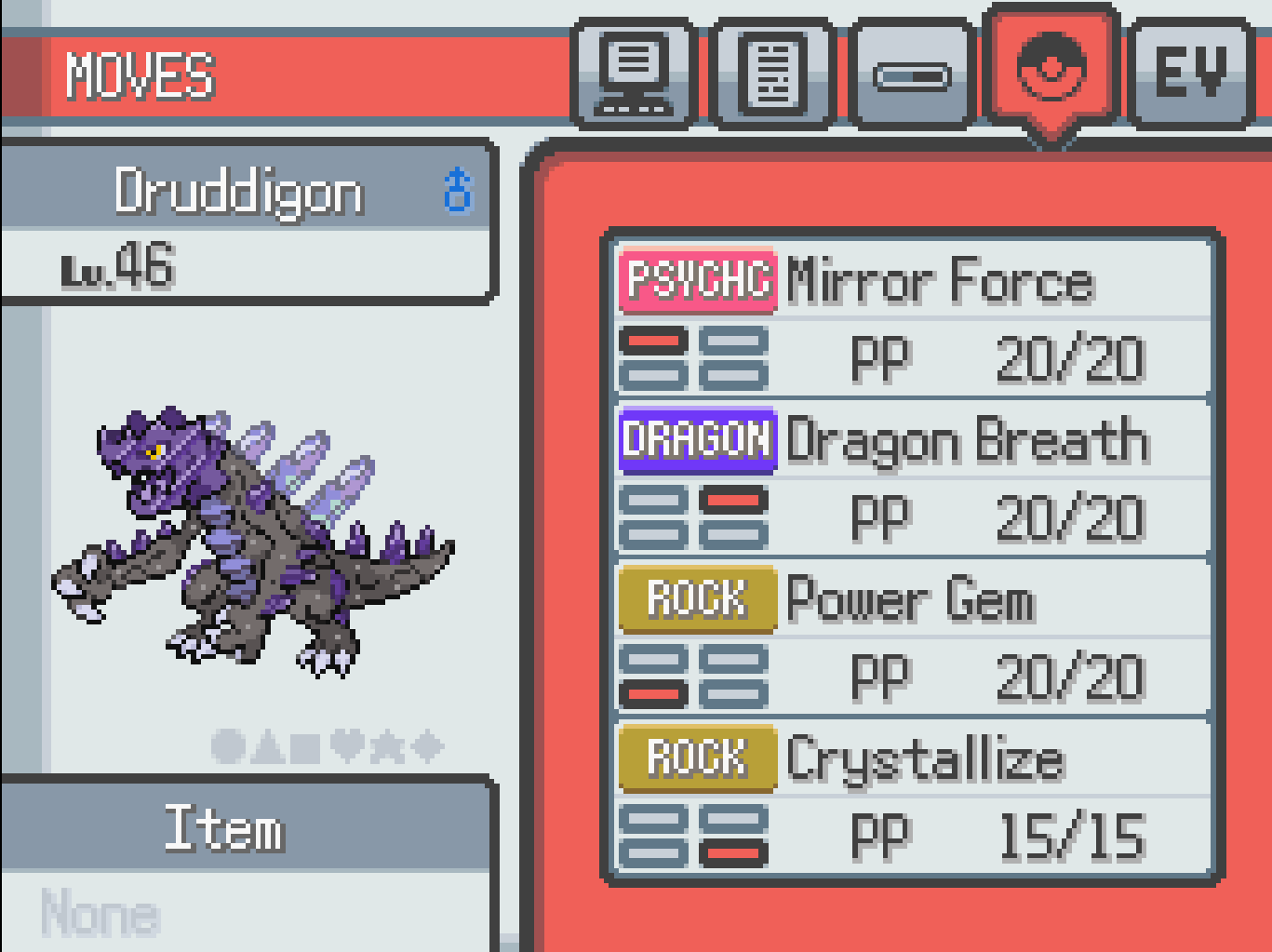Select the Poké Ball moves tab
The height and width of the screenshot is (952, 1272).
[x=1051, y=70]
